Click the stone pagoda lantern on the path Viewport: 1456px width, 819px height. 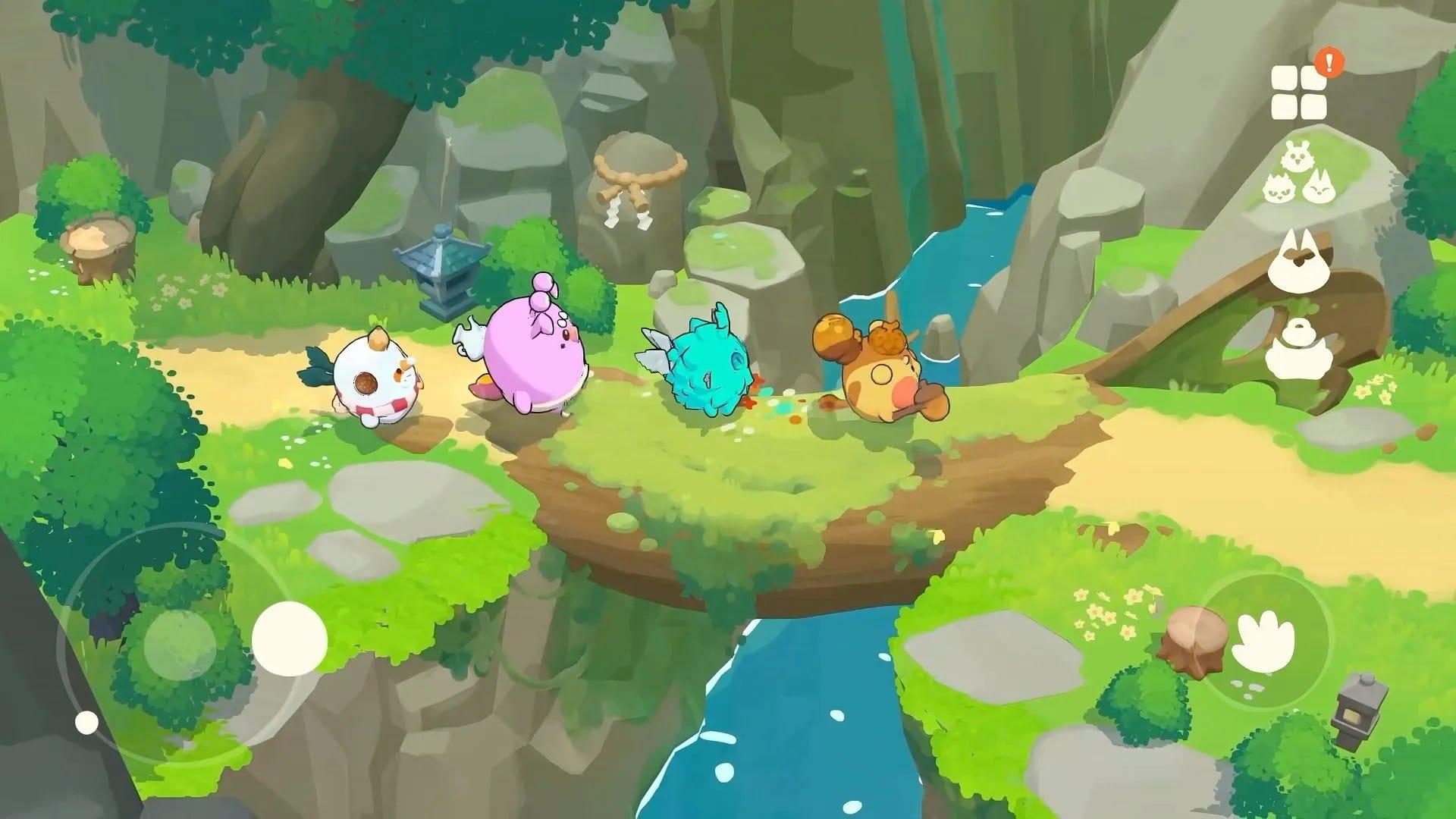[444, 273]
